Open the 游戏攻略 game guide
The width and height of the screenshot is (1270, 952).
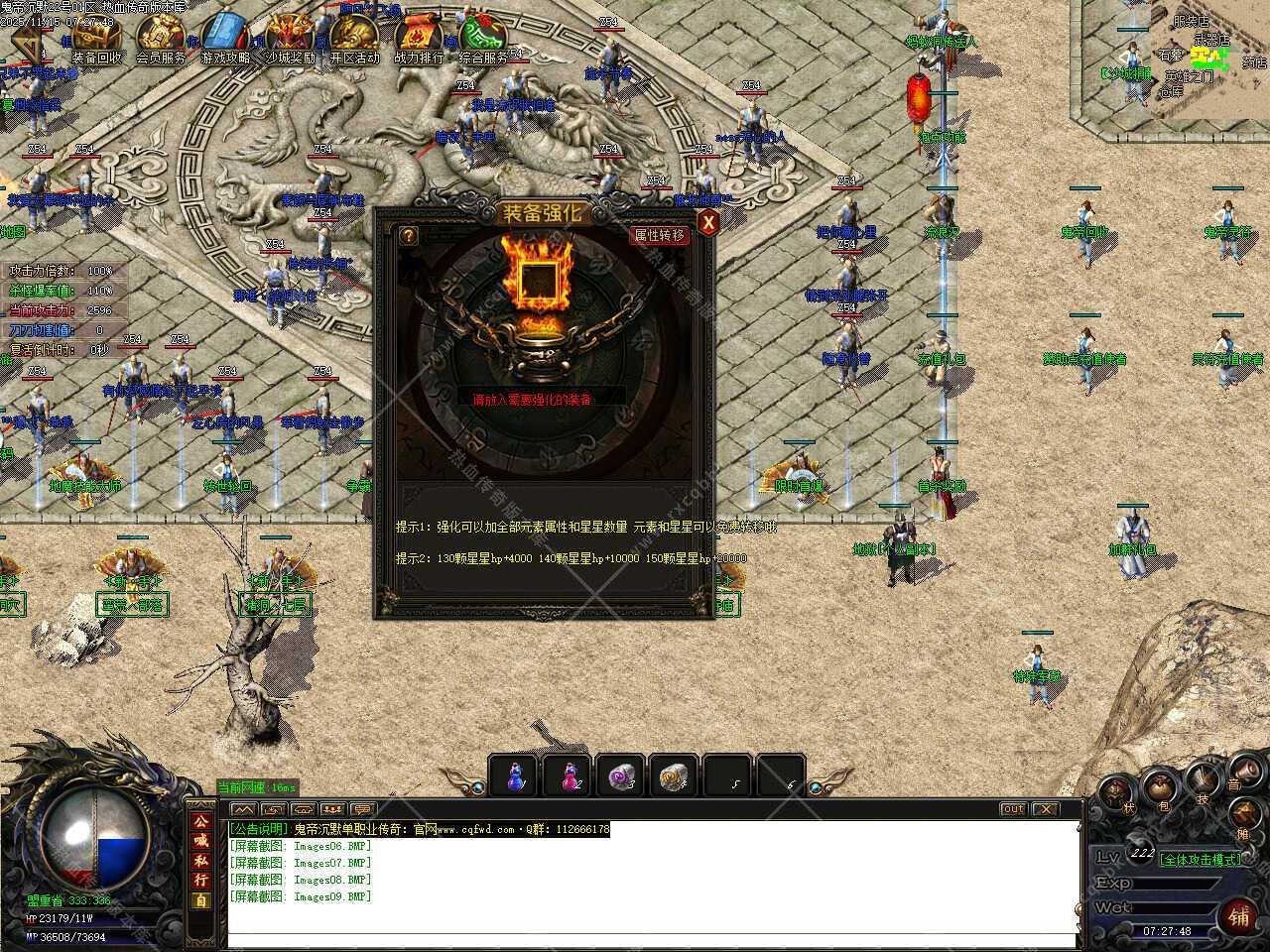click(225, 40)
